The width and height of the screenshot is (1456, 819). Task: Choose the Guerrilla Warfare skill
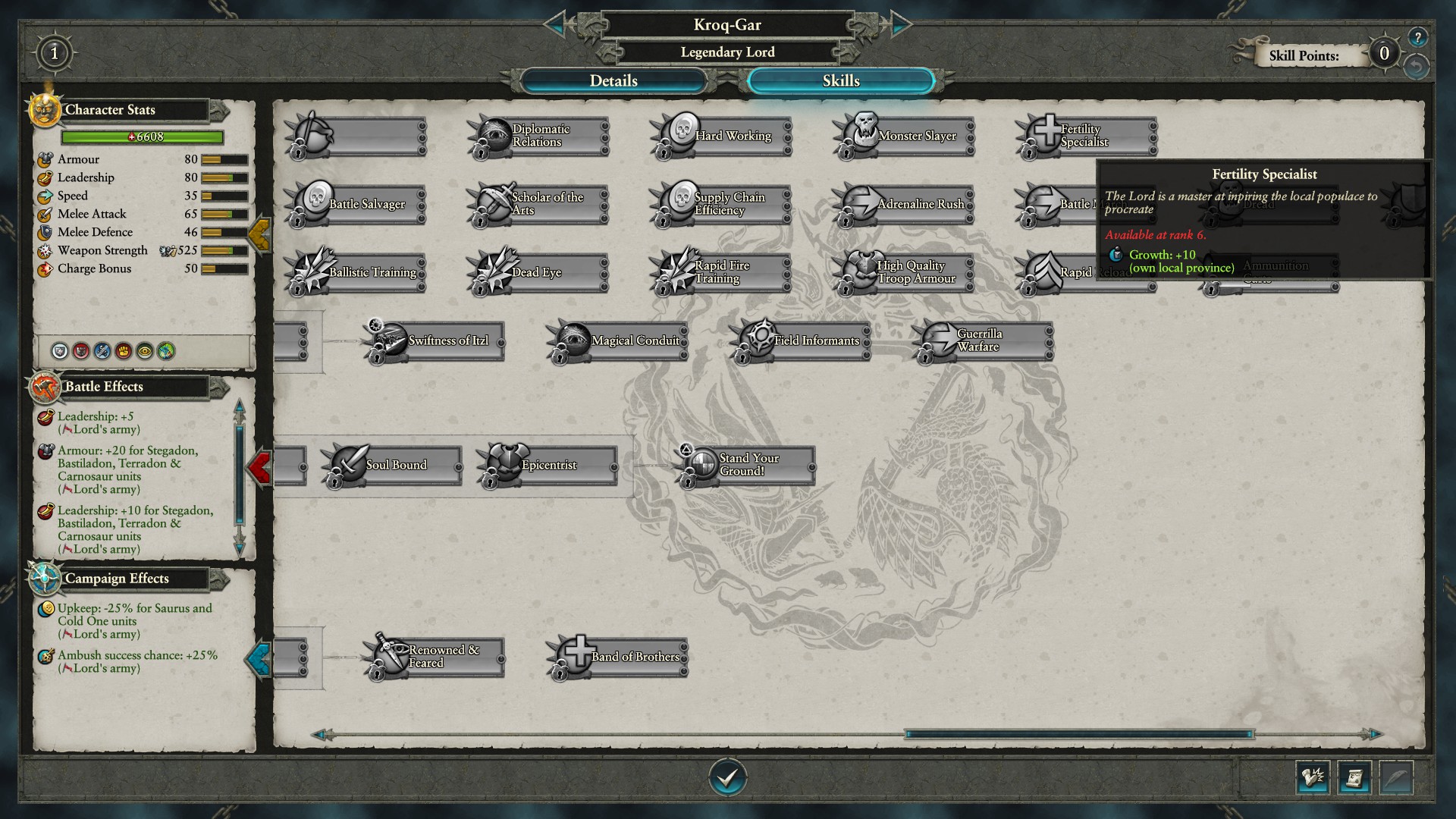click(x=984, y=341)
